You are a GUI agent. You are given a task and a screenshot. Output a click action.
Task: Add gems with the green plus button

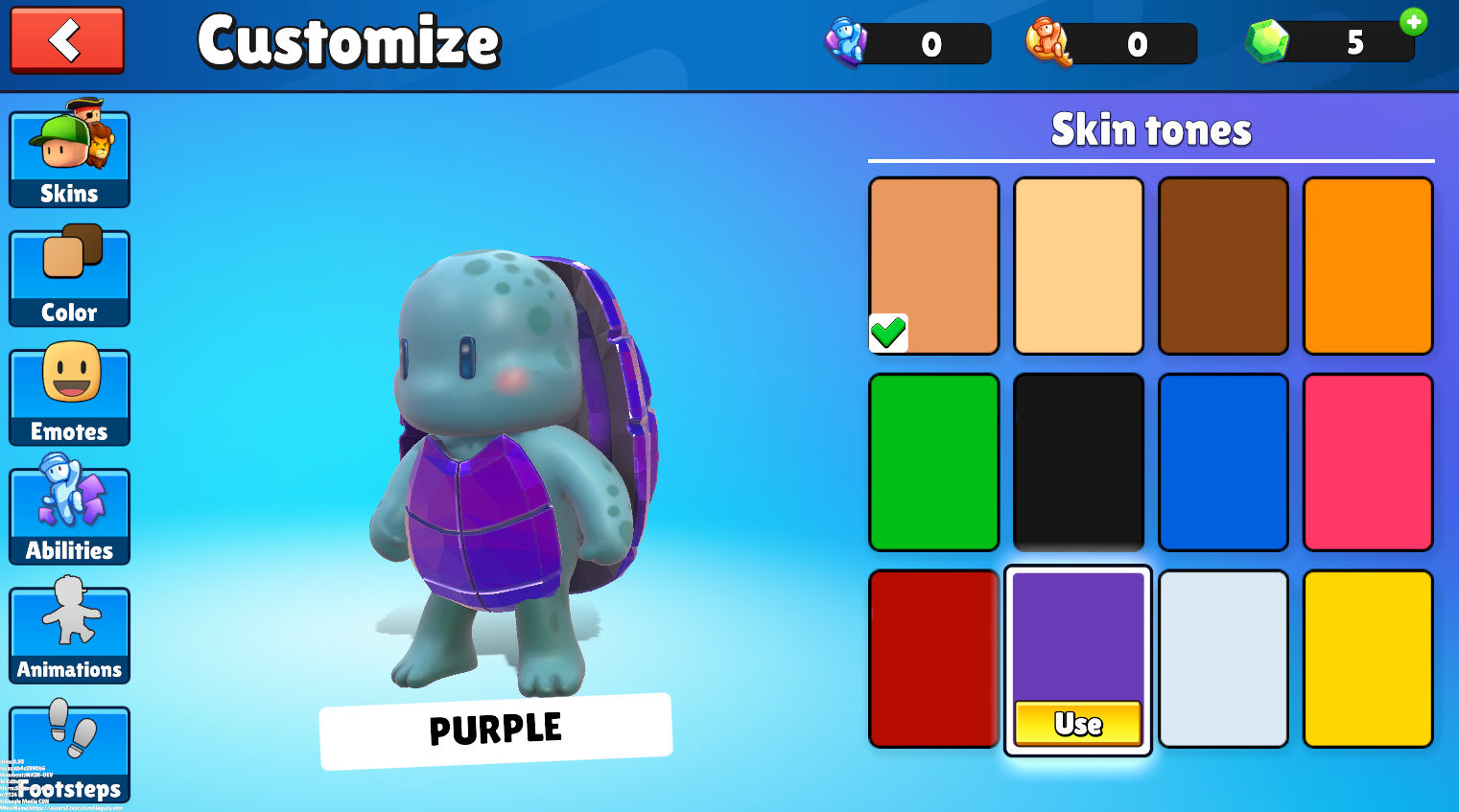pyautogui.click(x=1413, y=21)
